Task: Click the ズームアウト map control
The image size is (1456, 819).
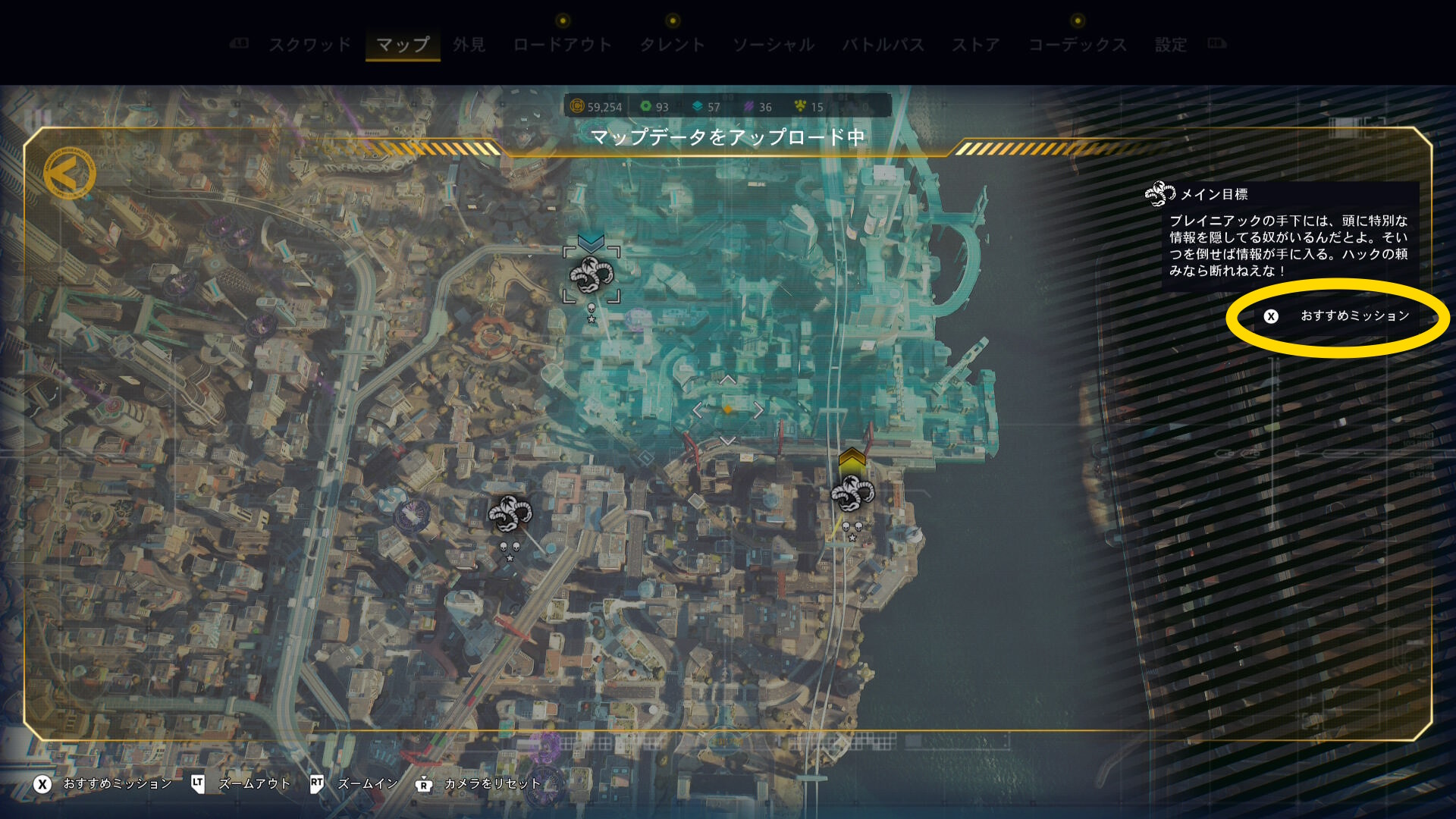Action: click(241, 784)
